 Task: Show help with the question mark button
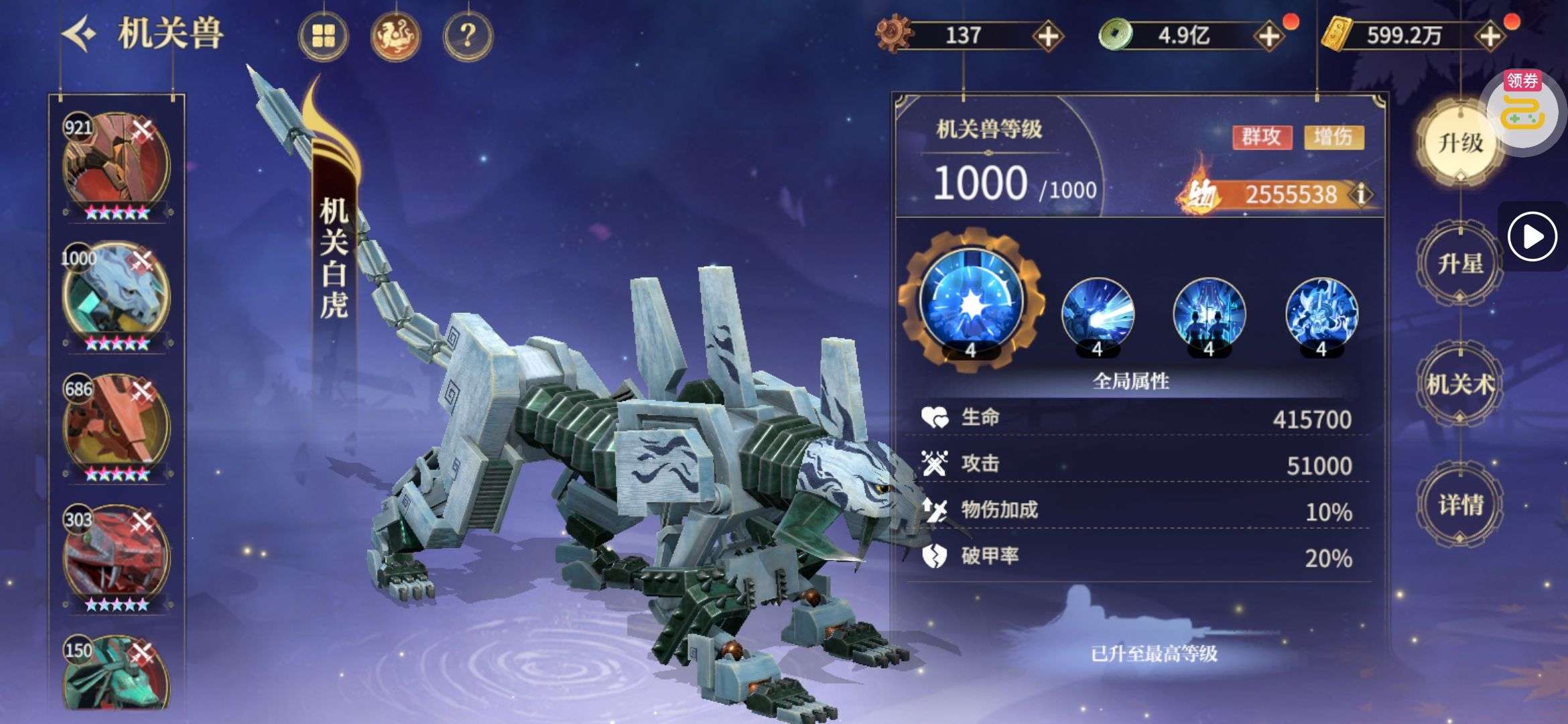tap(468, 36)
